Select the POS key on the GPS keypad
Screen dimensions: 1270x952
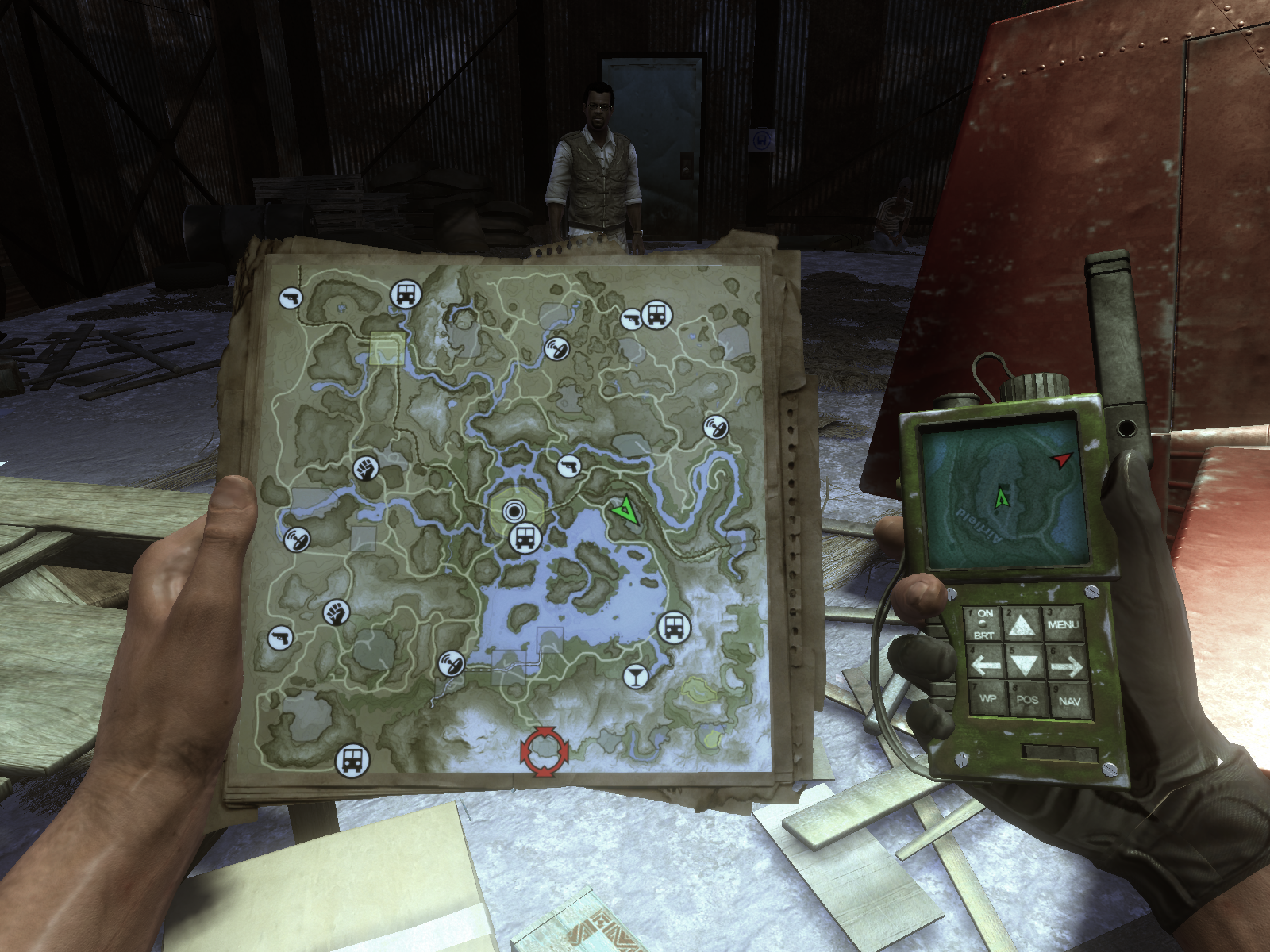(x=1027, y=700)
